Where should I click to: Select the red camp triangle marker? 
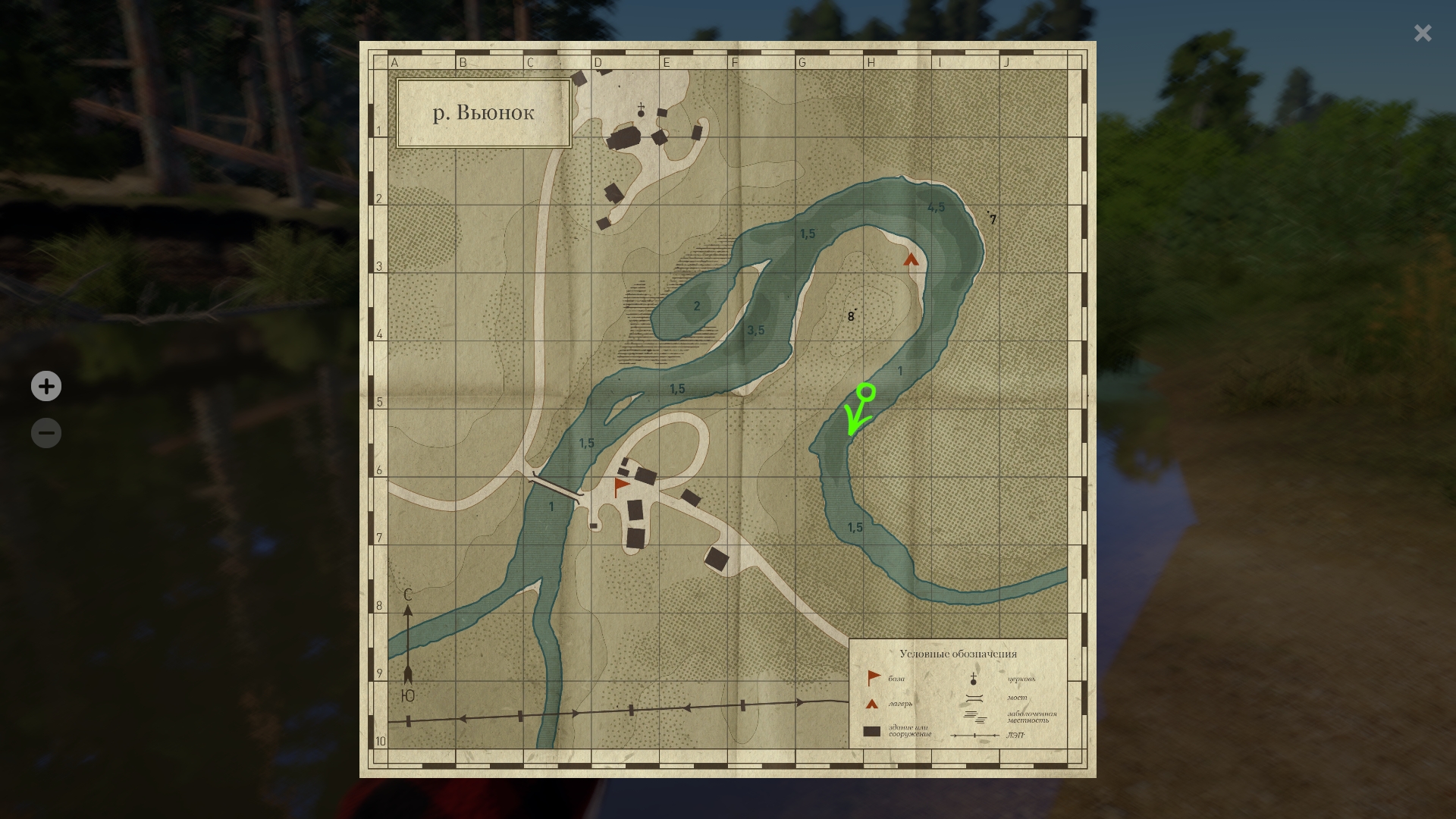[x=911, y=260]
